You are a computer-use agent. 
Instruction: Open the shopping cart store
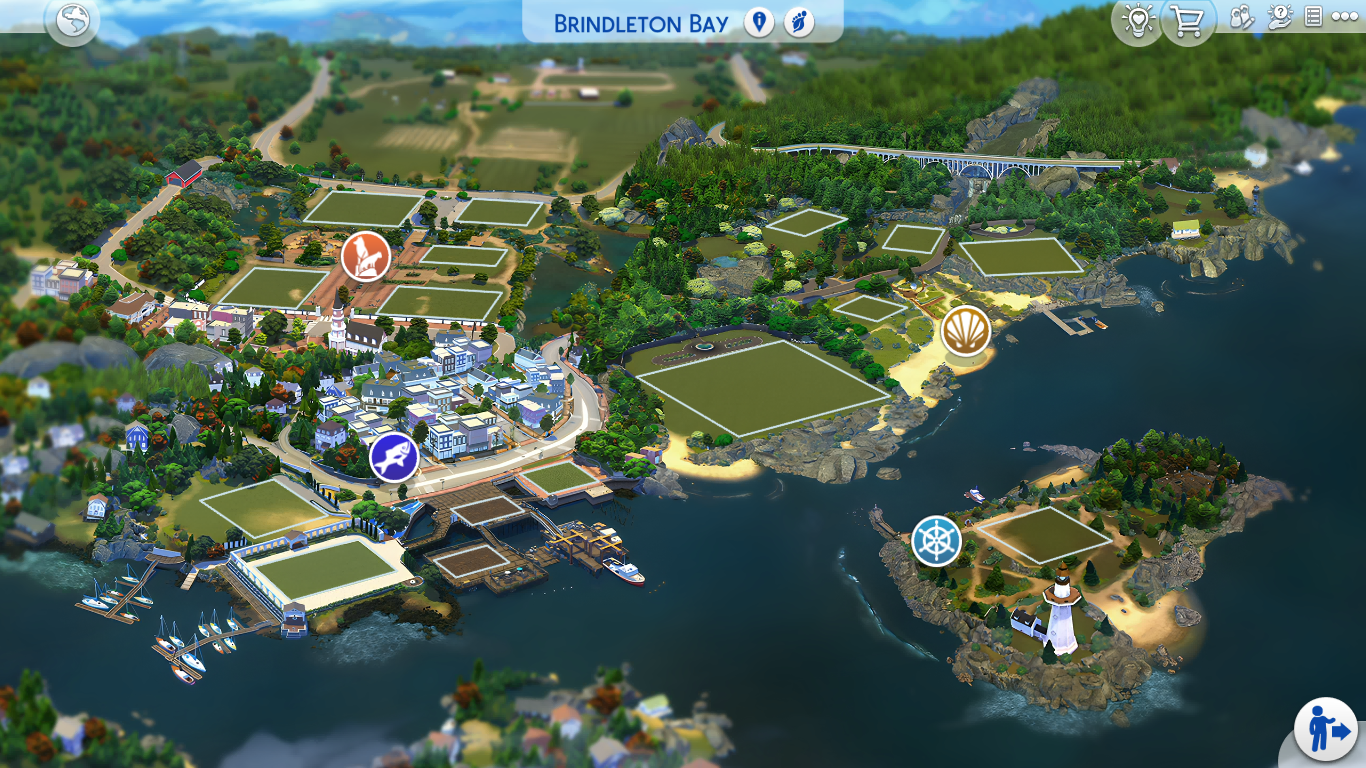tap(1187, 21)
